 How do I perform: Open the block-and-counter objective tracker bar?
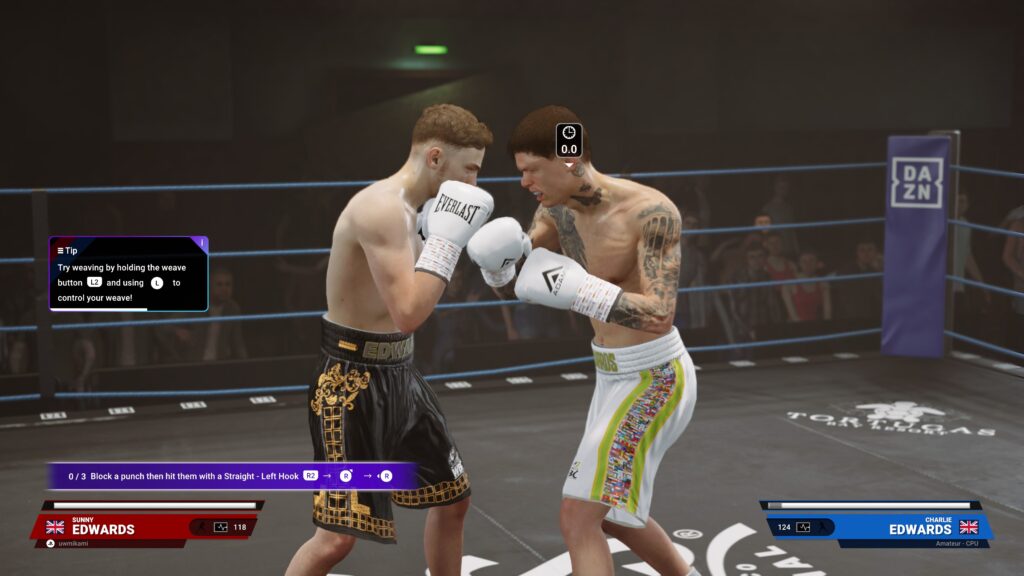[x=232, y=476]
